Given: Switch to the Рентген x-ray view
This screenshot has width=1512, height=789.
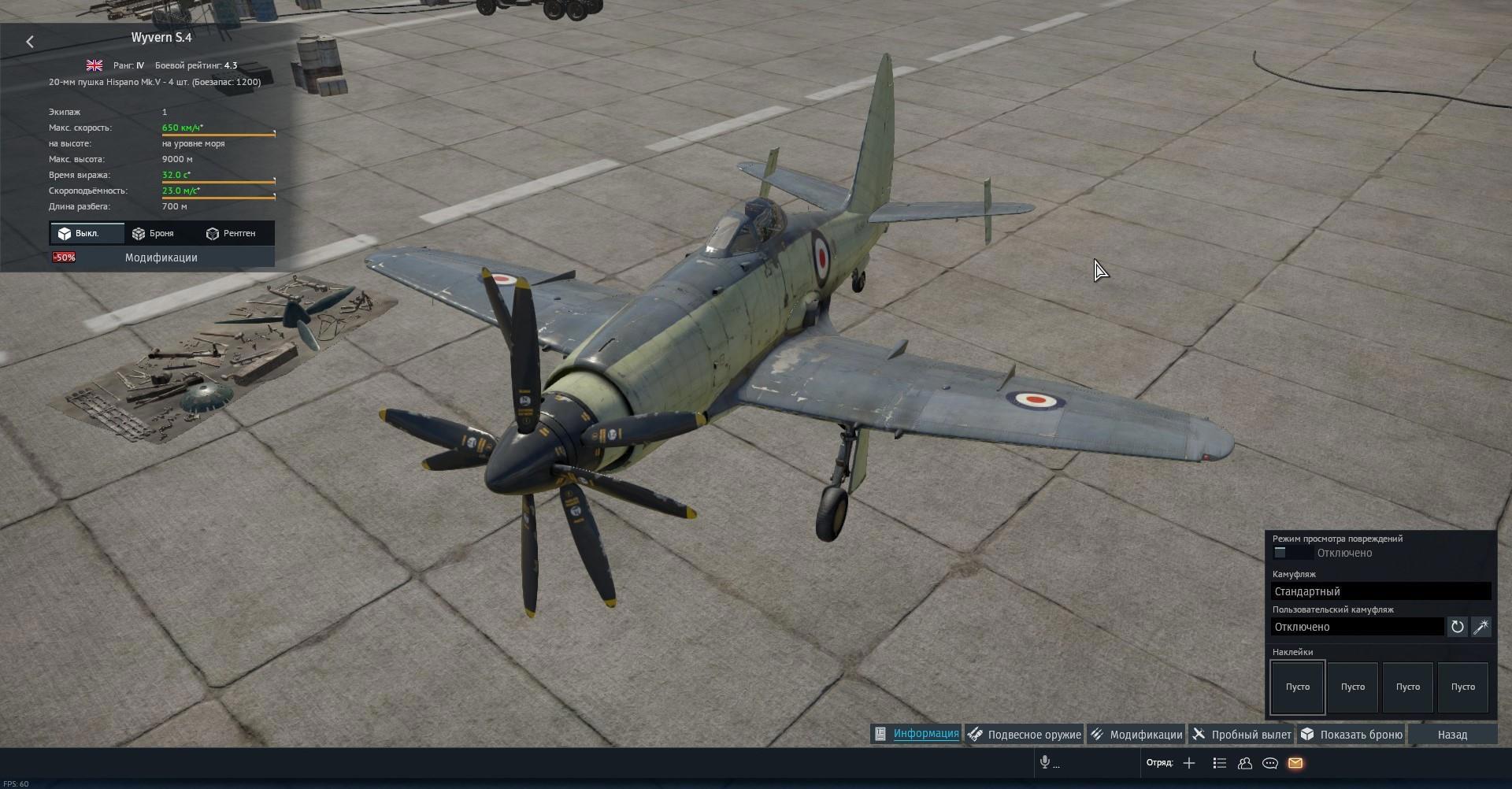Looking at the screenshot, I should tap(231, 234).
